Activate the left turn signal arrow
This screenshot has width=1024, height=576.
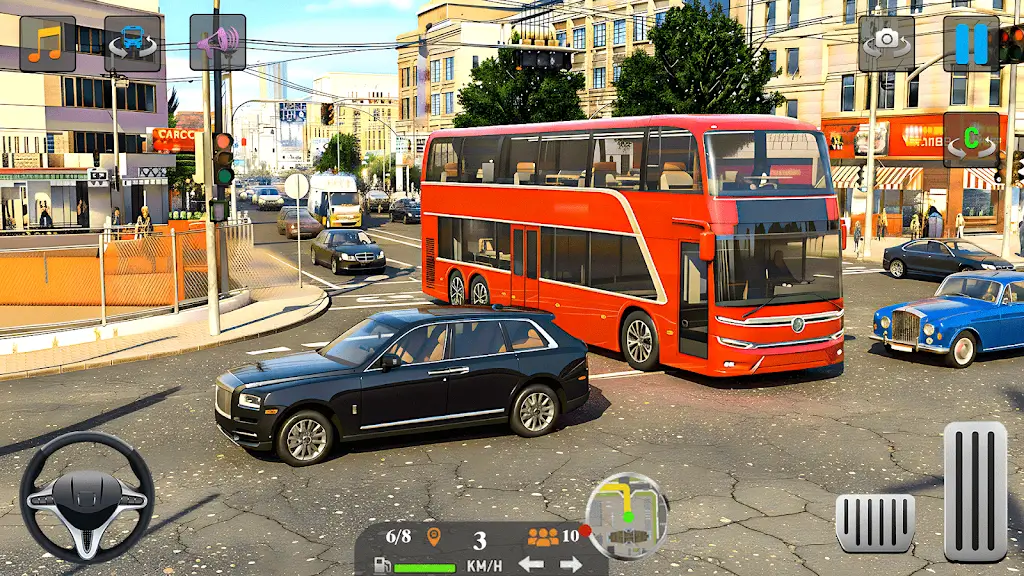click(531, 564)
